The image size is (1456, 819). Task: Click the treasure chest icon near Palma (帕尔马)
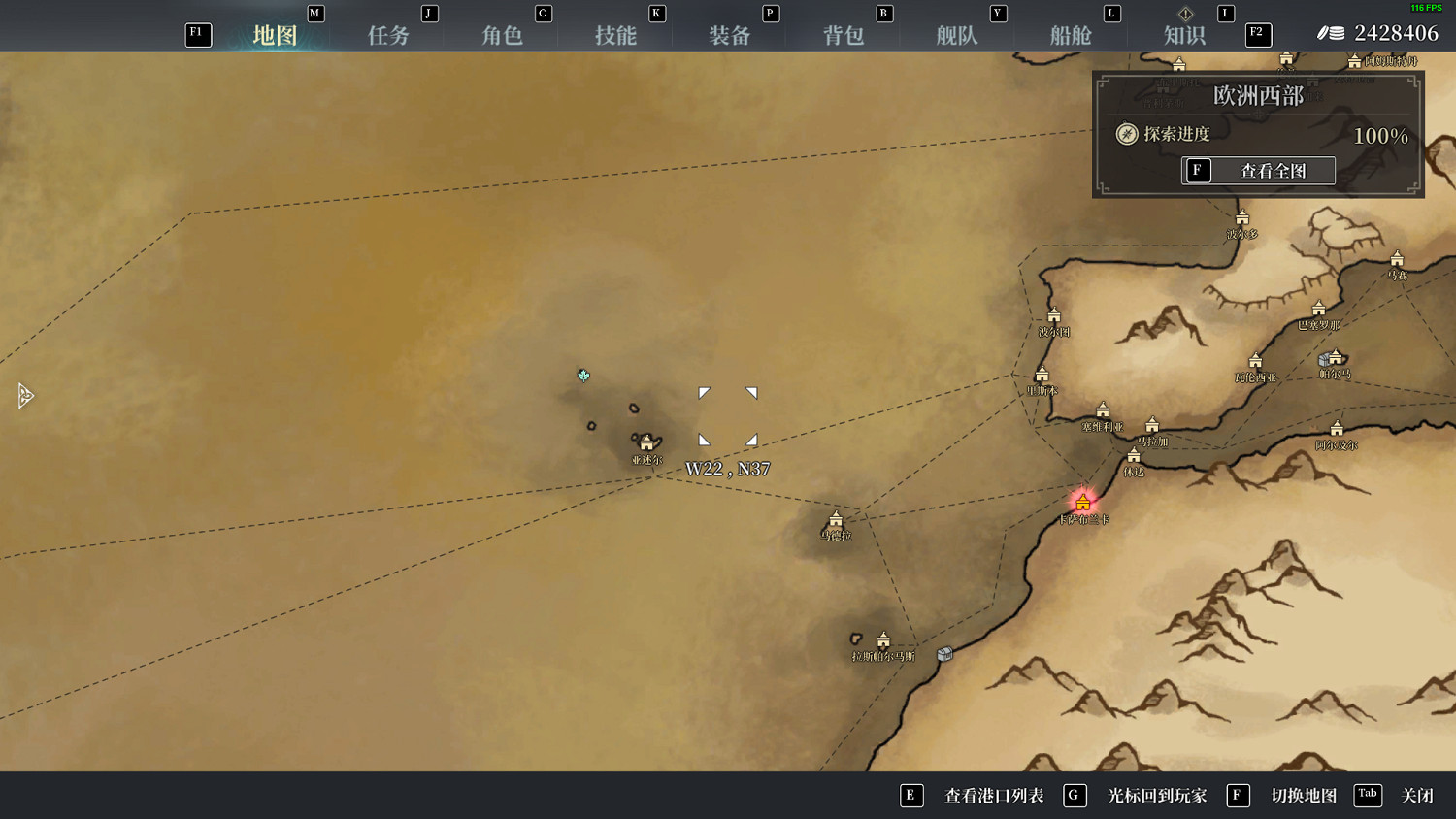(x=1323, y=360)
